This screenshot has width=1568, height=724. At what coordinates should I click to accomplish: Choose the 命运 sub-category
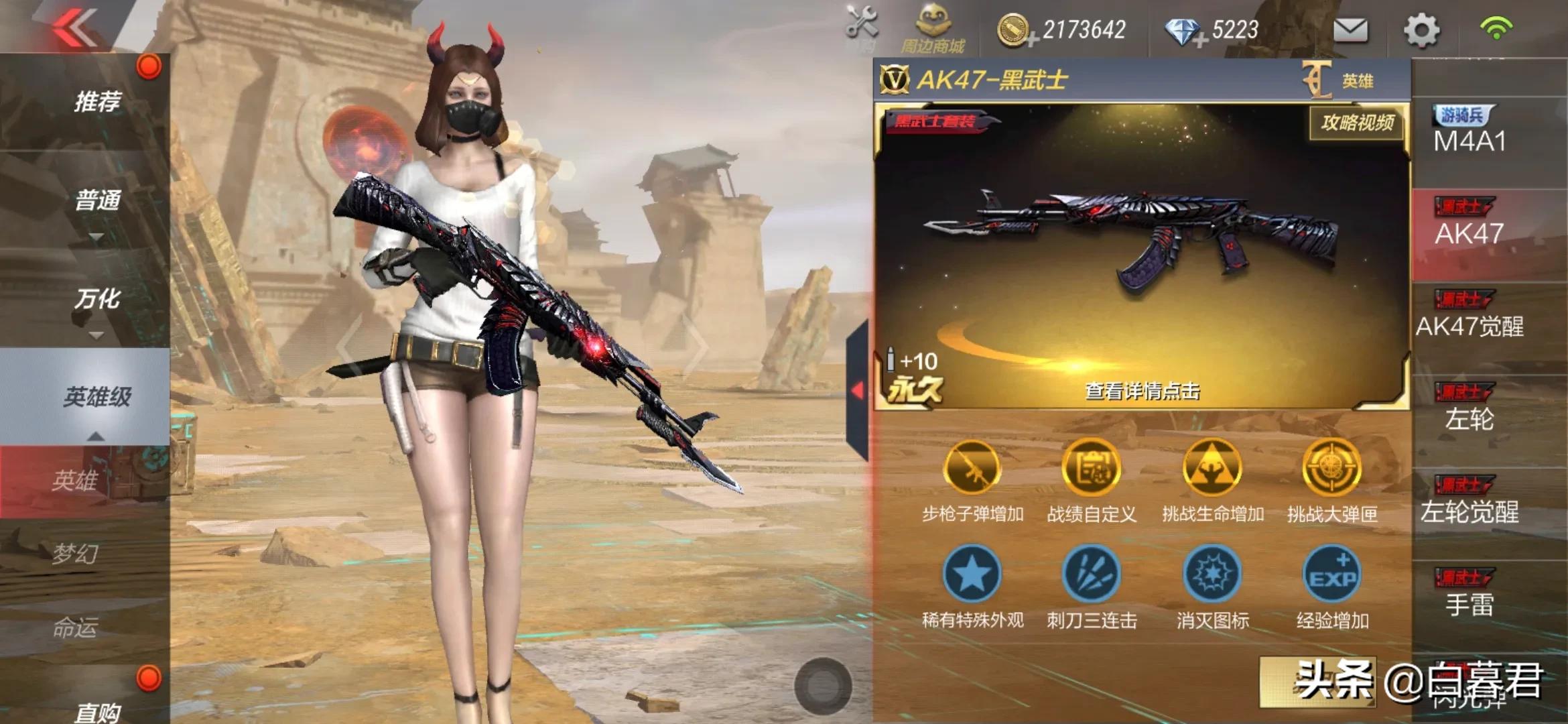(75, 627)
